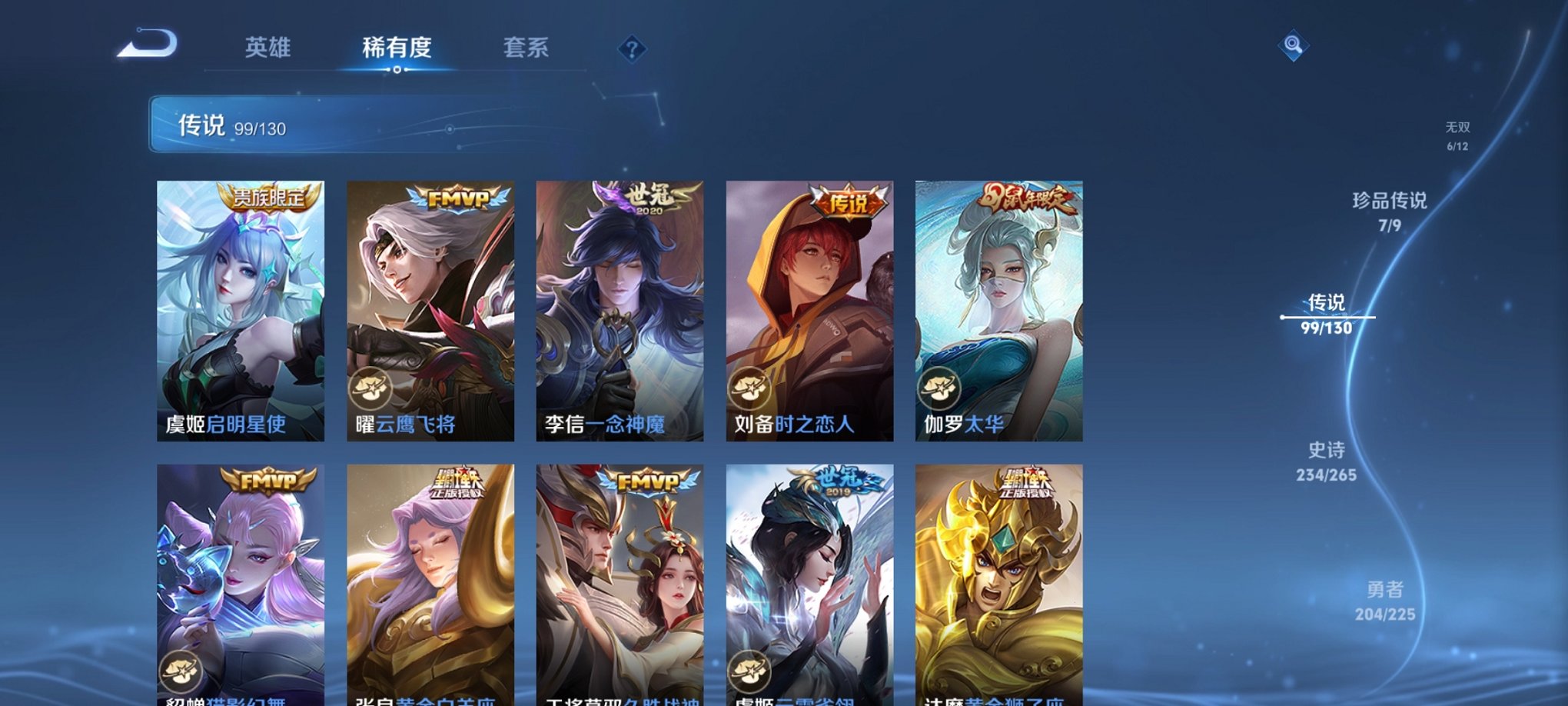This screenshot has width=1568, height=706.
Task: Open search with the magnifier icon
Action: (x=1293, y=46)
